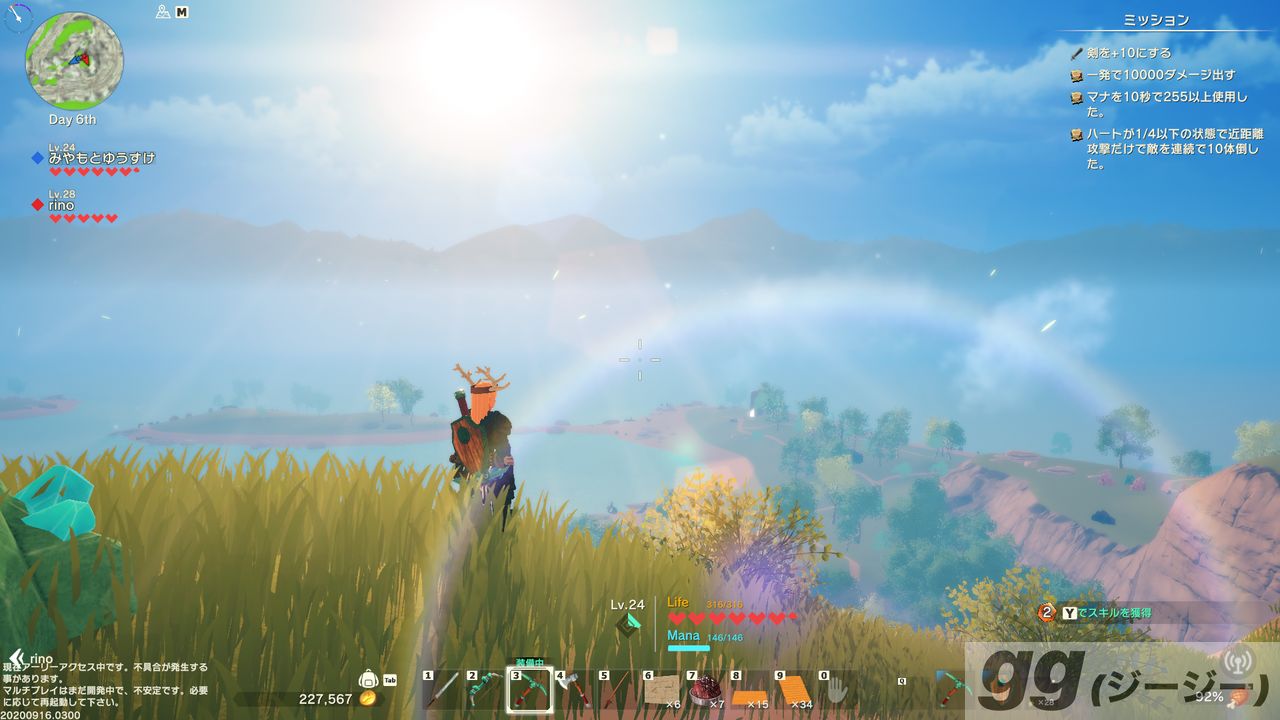The image size is (1280, 720).
Task: Open the sword +10 mission entry
Action: pyautogui.click(x=1128, y=53)
